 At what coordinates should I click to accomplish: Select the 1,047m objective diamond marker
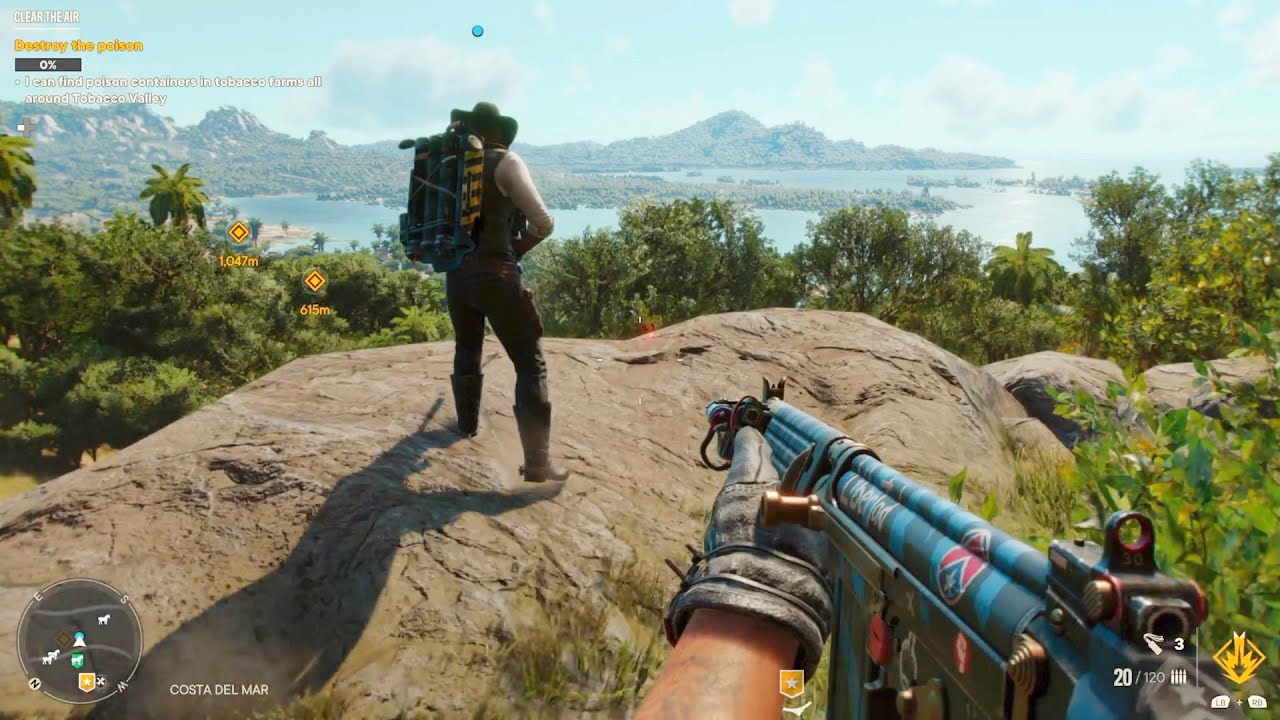(x=238, y=233)
